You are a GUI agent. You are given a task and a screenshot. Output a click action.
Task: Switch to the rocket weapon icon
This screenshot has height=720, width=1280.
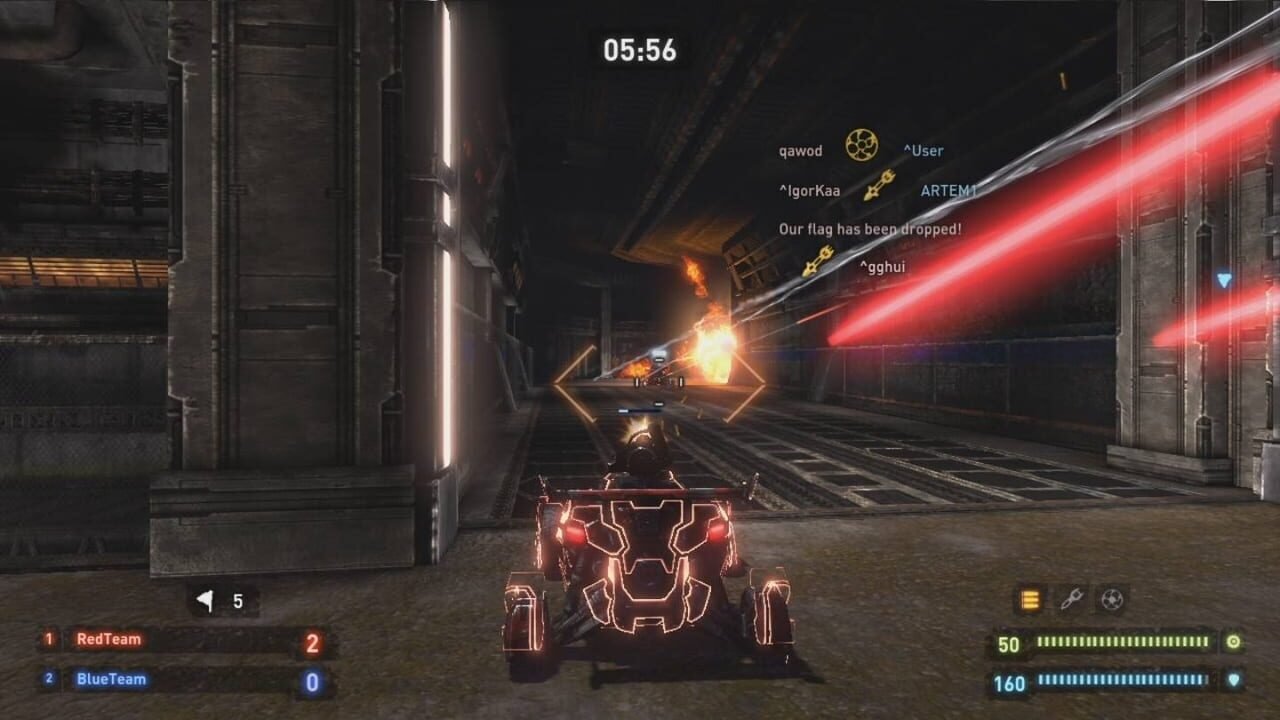(1071, 600)
